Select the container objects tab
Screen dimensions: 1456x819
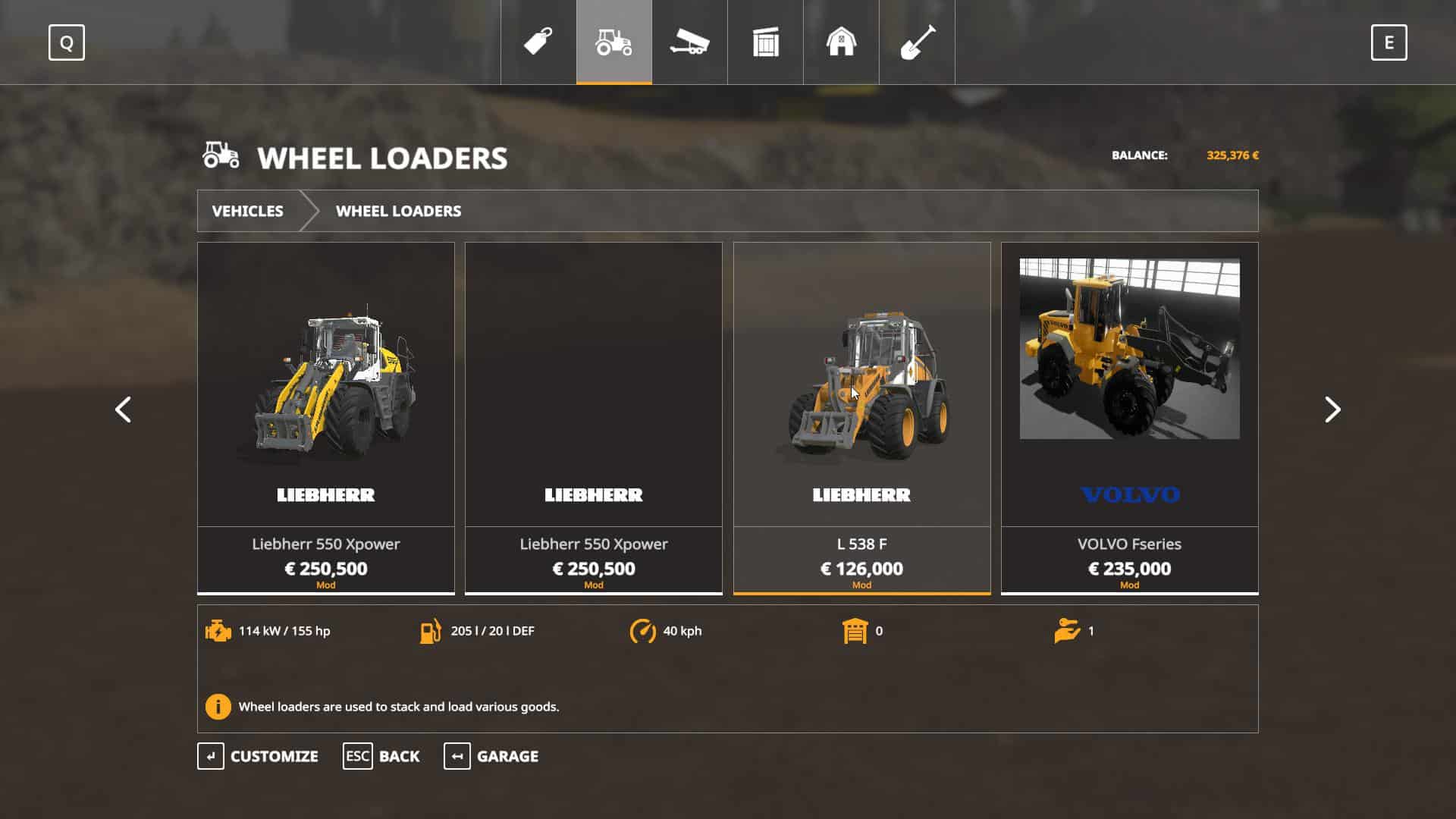(765, 42)
